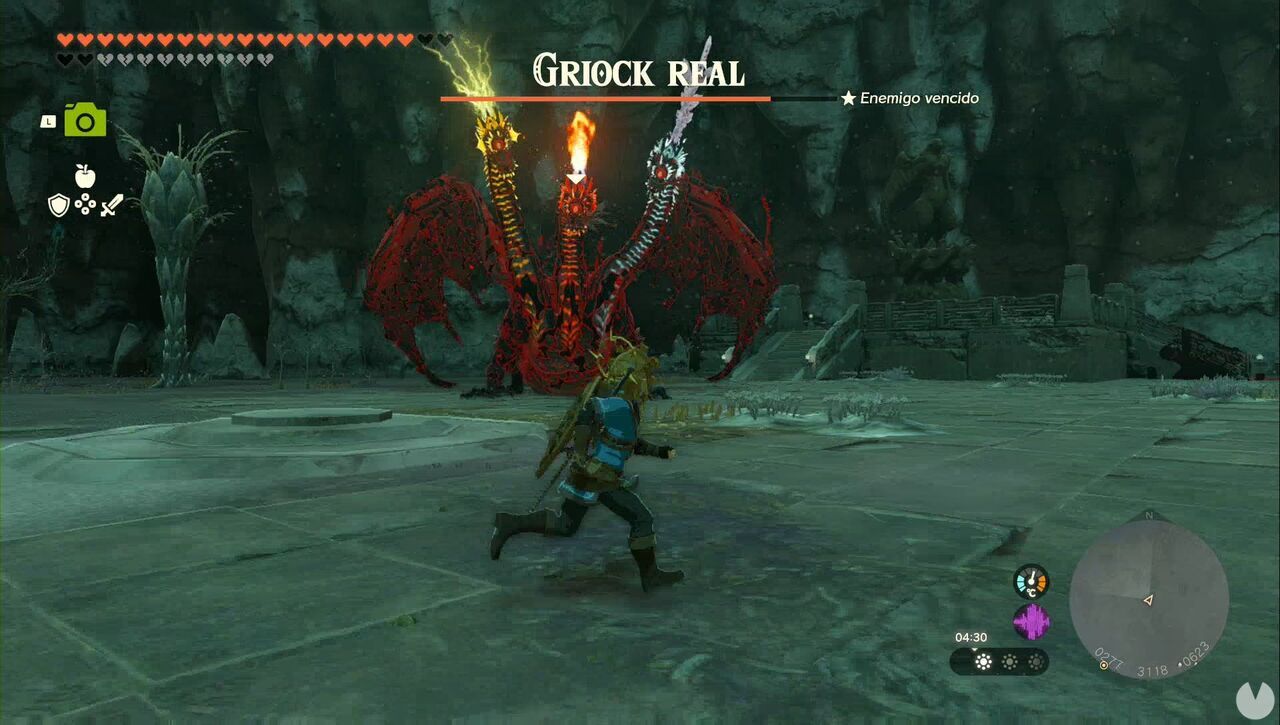This screenshot has height=725, width=1280.
Task: Click the purple noise meter icon
Action: pyautogui.click(x=1030, y=622)
